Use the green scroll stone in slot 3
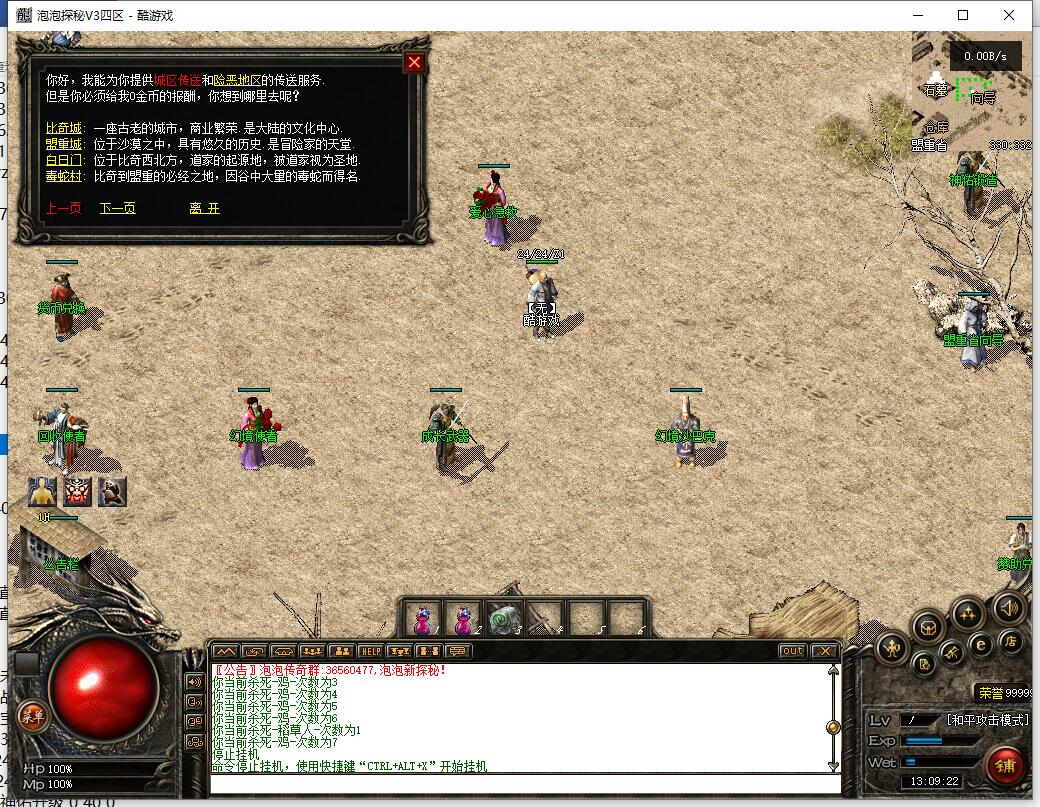The width and height of the screenshot is (1040, 807). point(504,619)
